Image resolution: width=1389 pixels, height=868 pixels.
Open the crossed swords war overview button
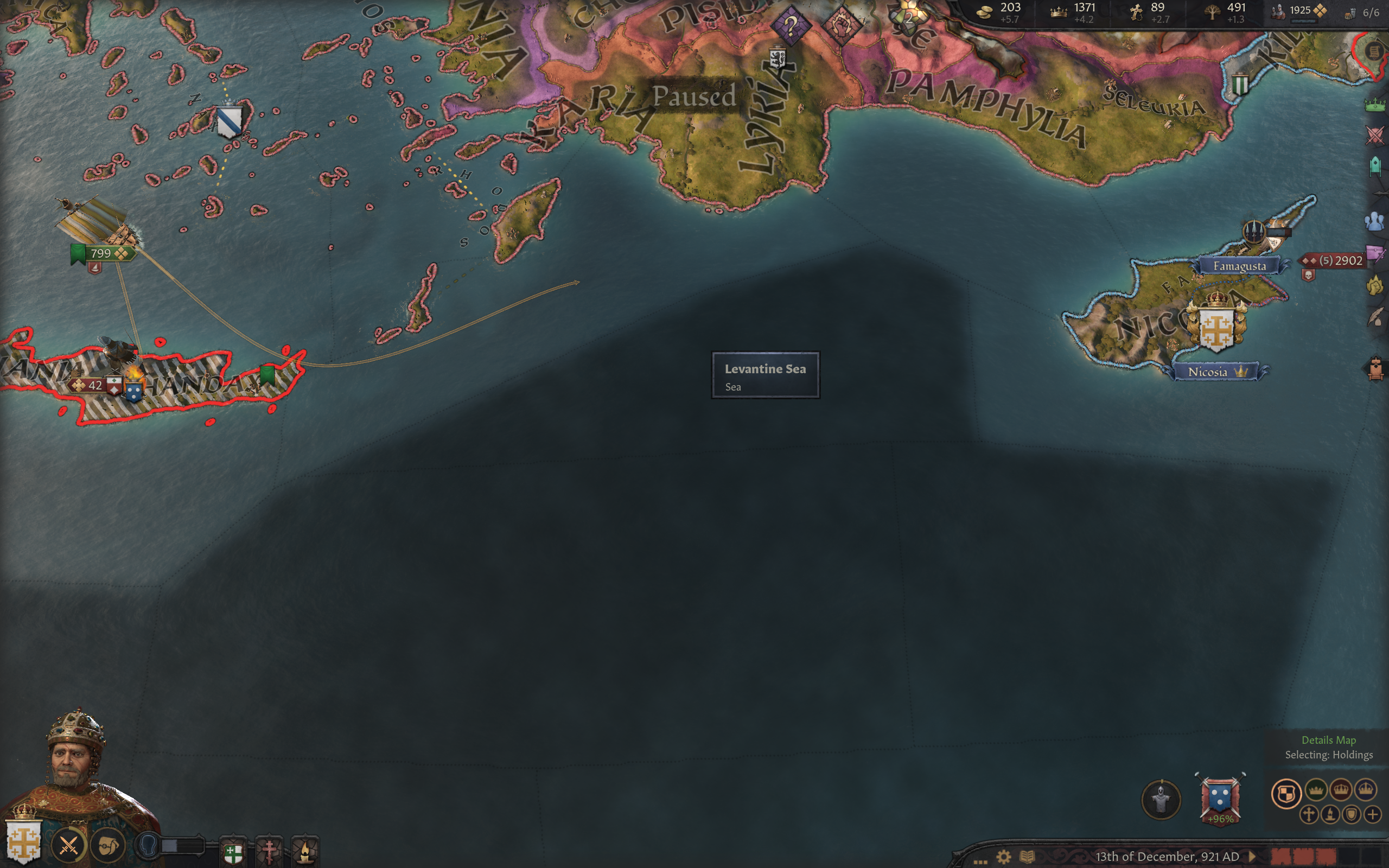point(68,845)
